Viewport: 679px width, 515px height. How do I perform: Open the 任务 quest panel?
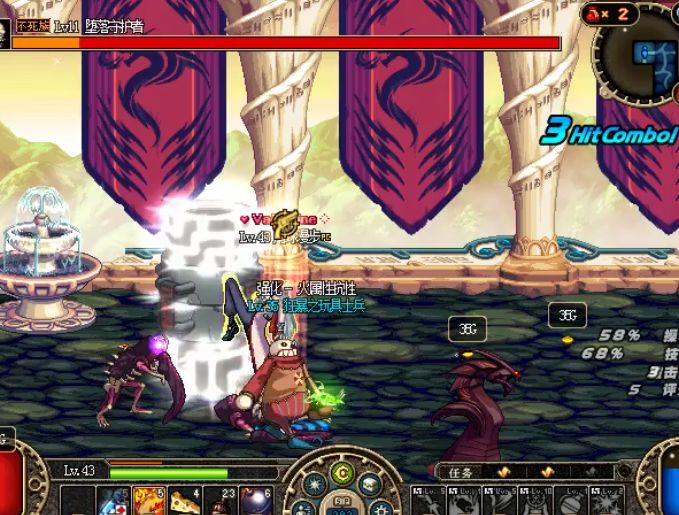coord(461,473)
